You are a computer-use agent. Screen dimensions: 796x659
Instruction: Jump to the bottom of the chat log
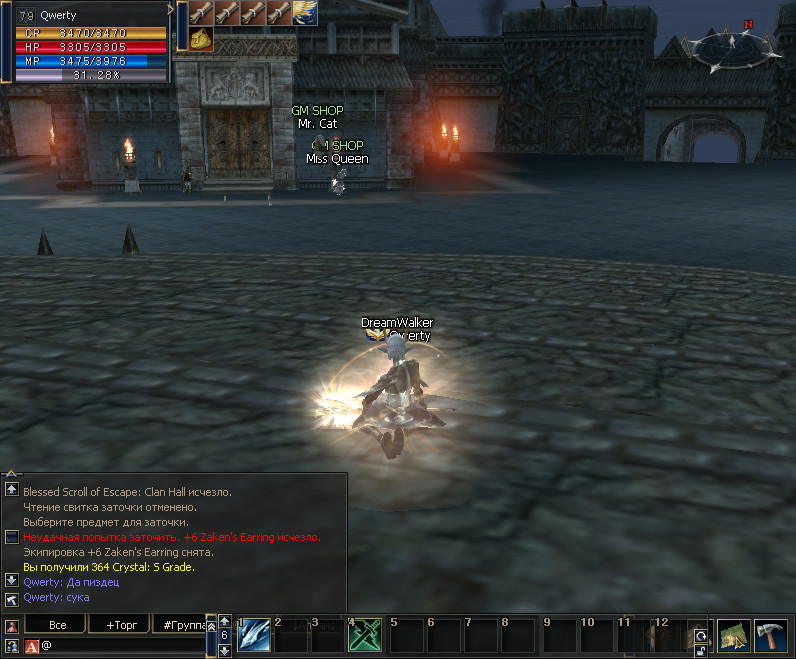coord(11,599)
